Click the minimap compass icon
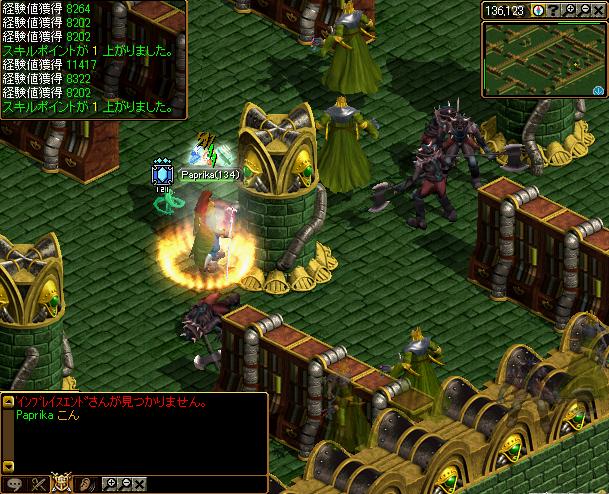The height and width of the screenshot is (494, 609). (541, 11)
